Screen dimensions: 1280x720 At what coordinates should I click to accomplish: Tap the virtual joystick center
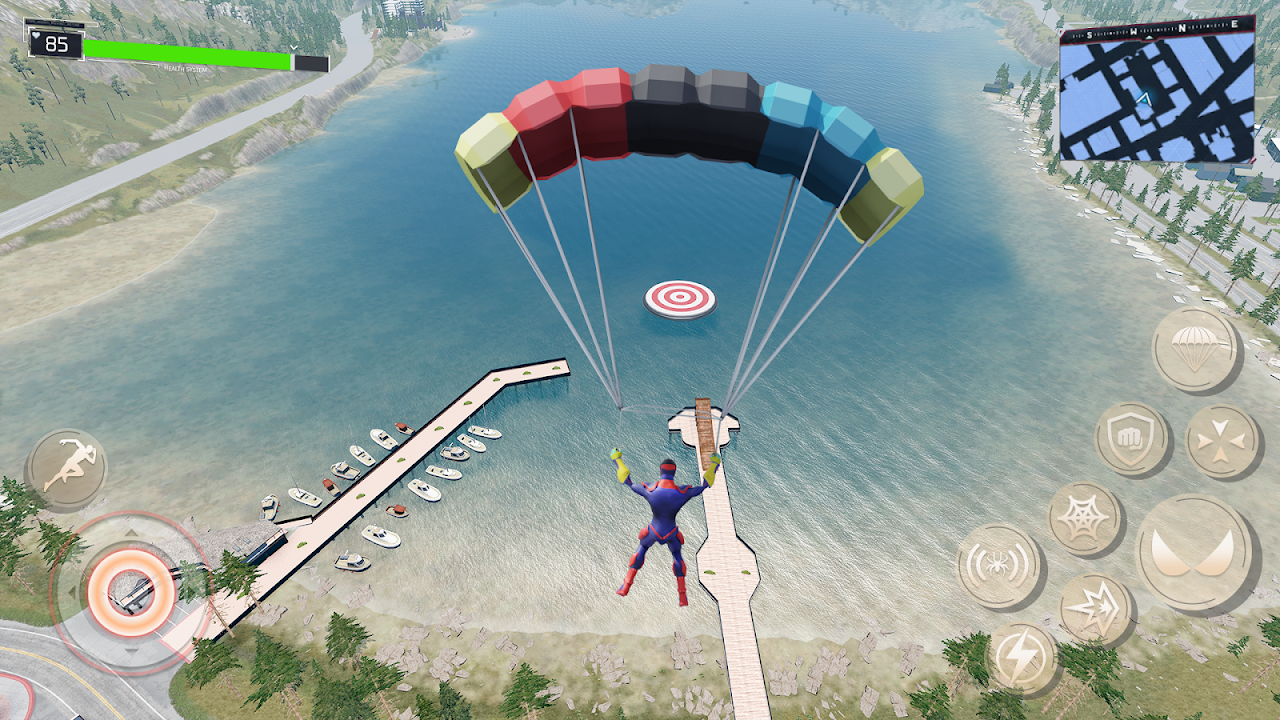[x=131, y=592]
